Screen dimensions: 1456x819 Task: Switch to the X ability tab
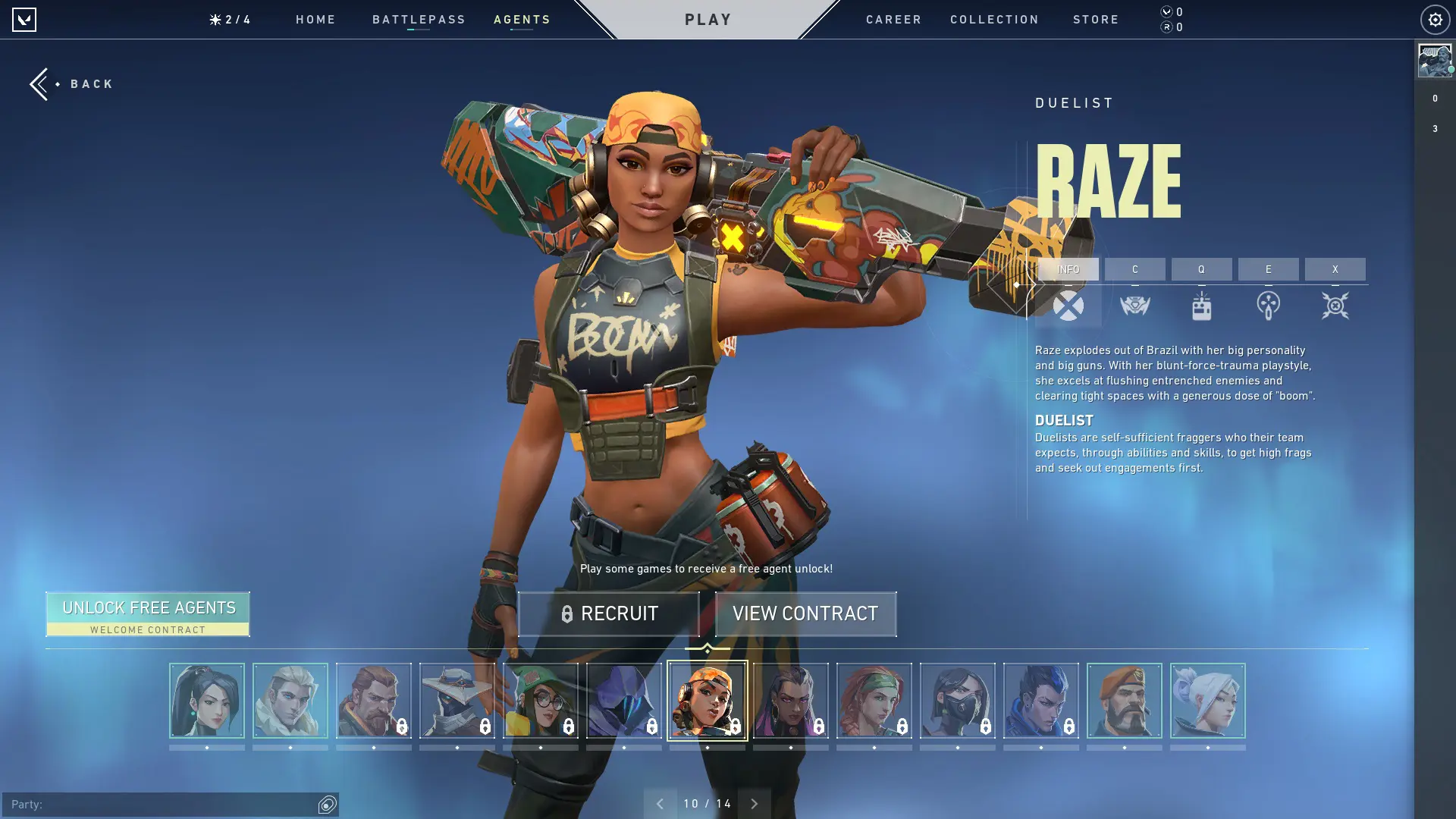click(x=1335, y=269)
